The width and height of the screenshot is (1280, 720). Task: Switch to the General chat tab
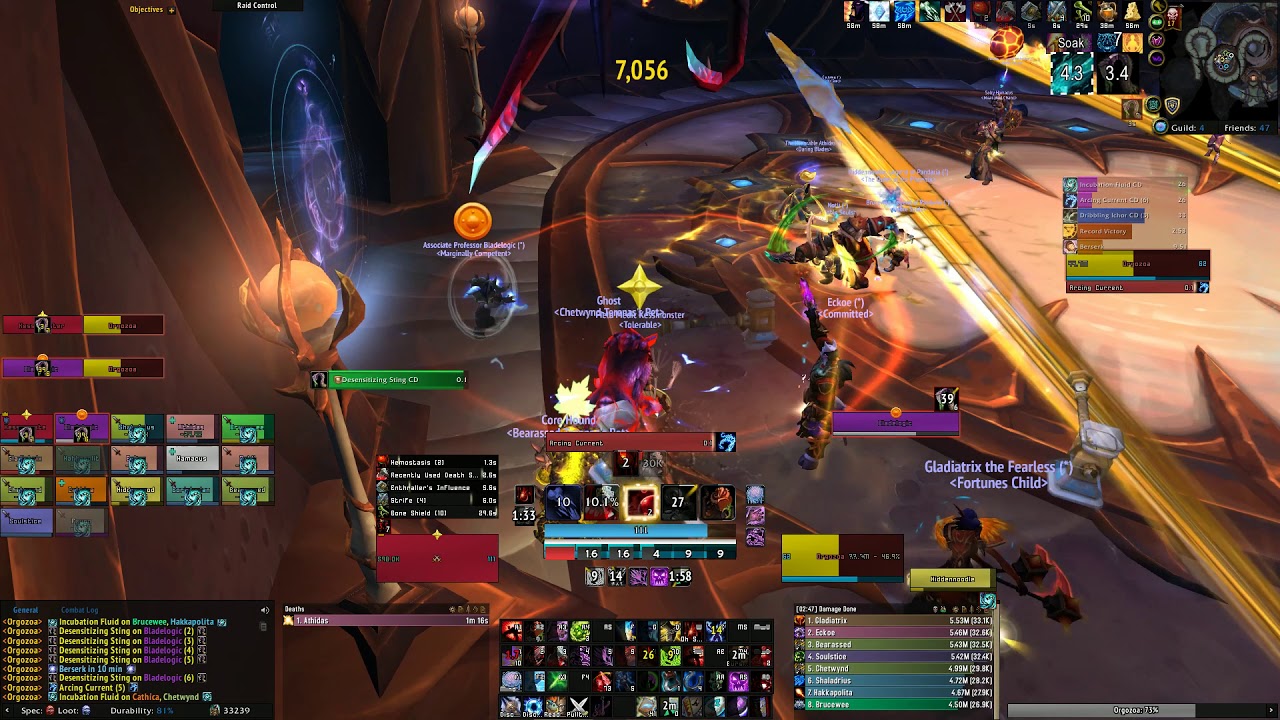[26, 610]
